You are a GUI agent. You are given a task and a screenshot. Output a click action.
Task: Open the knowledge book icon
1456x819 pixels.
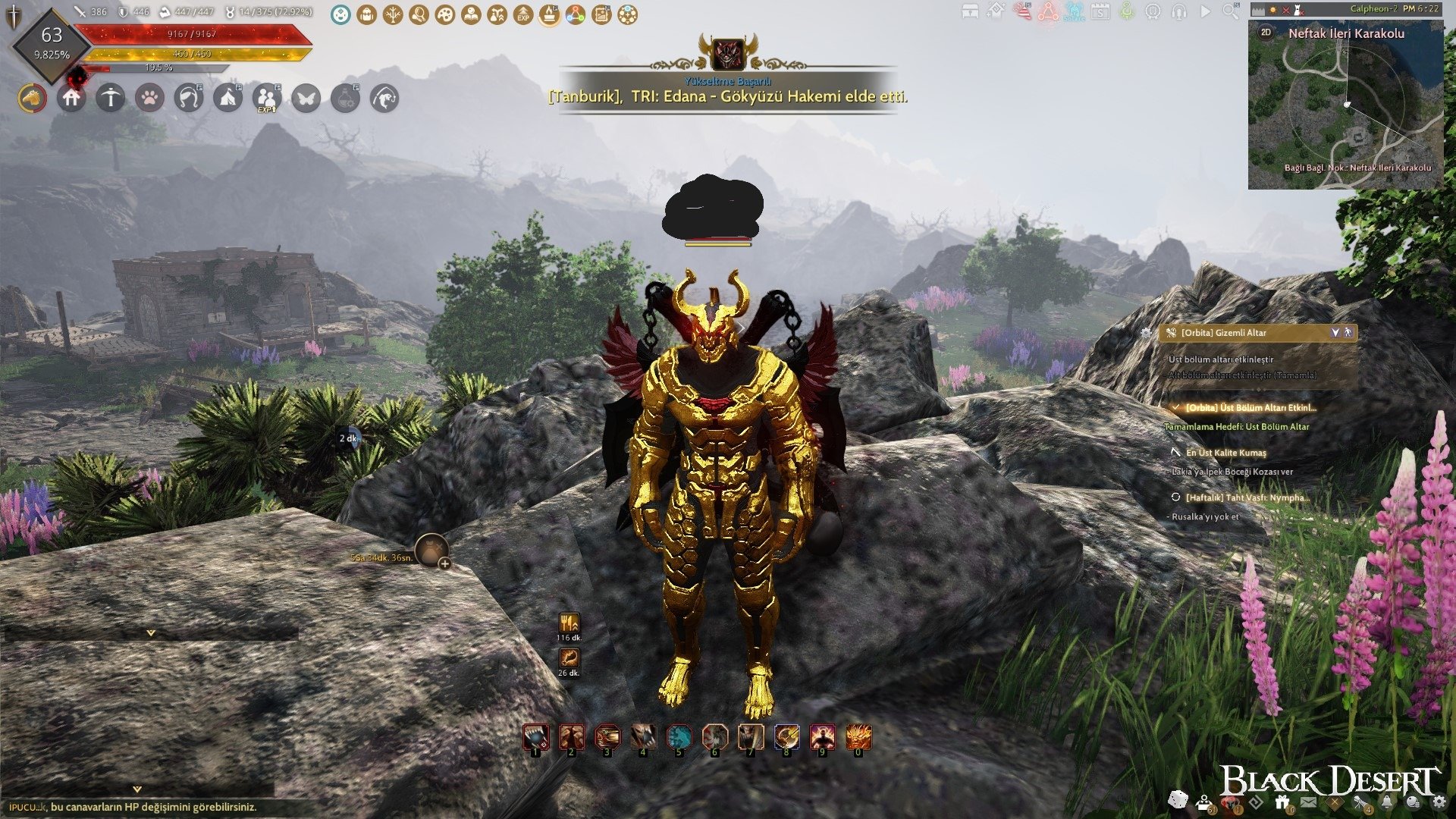point(472,13)
